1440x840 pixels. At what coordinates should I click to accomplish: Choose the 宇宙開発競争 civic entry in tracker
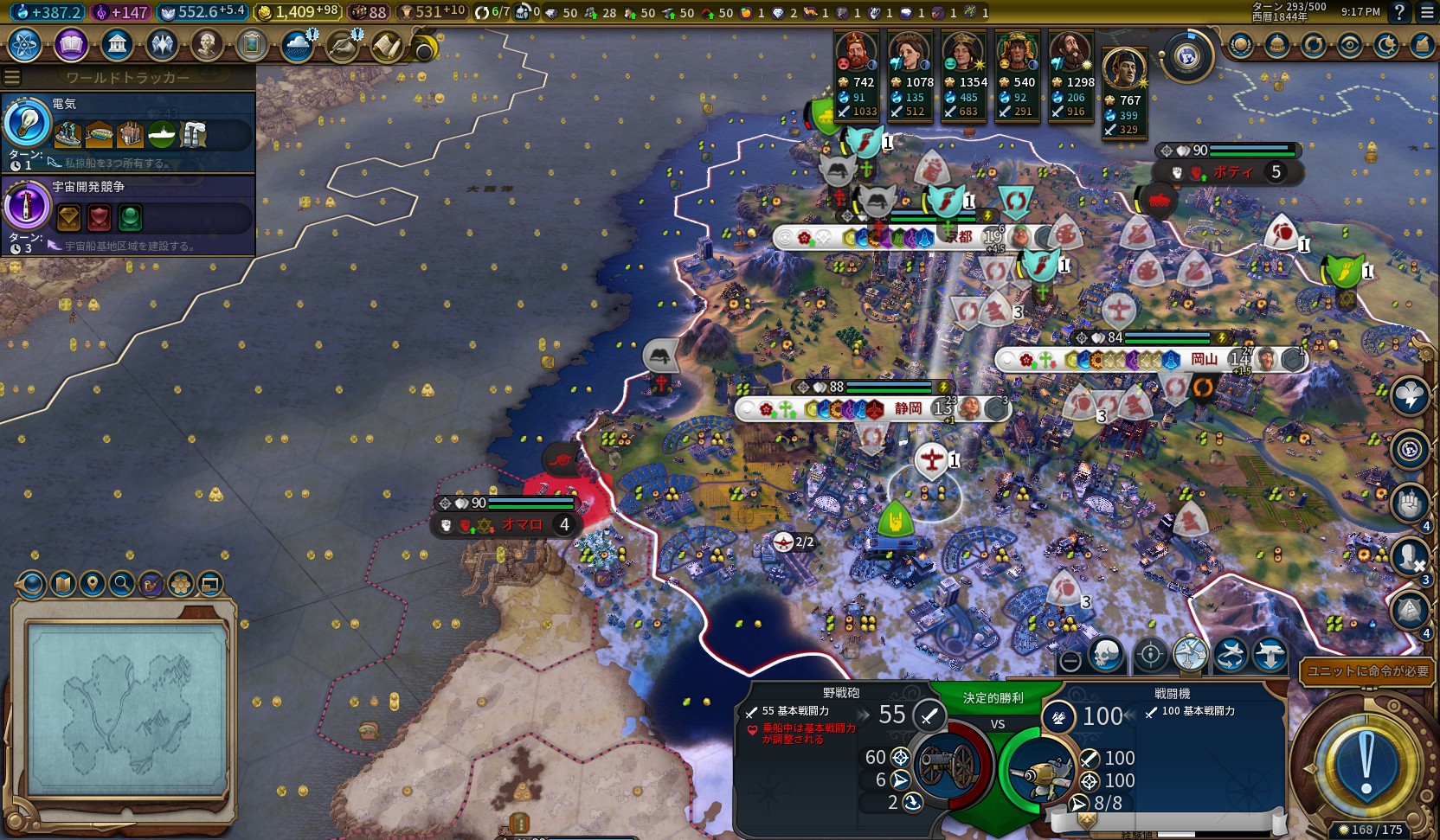(128, 215)
